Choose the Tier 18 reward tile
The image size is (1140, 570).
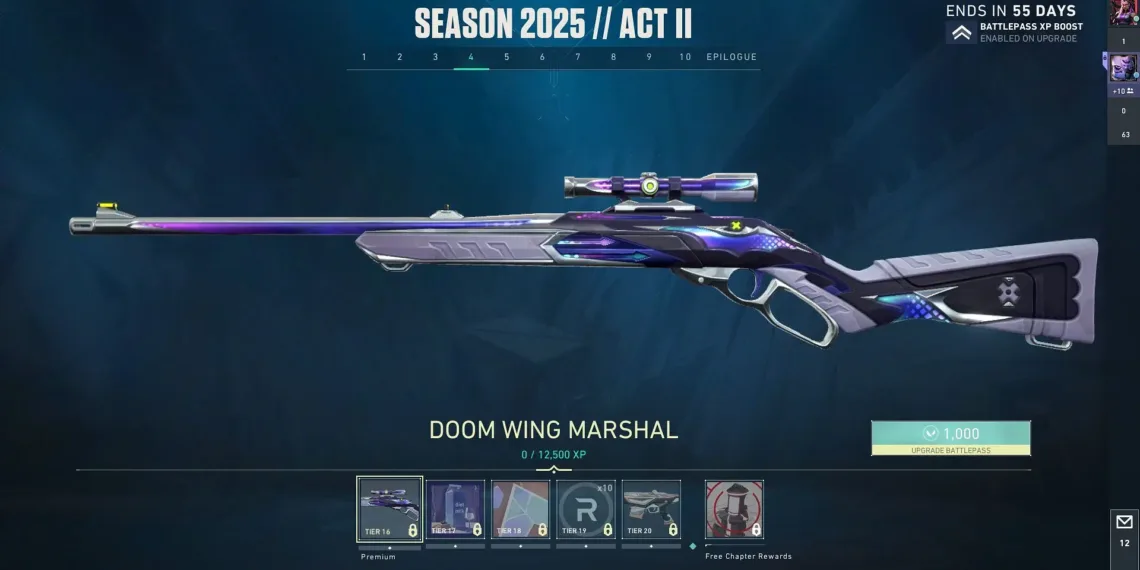click(521, 509)
